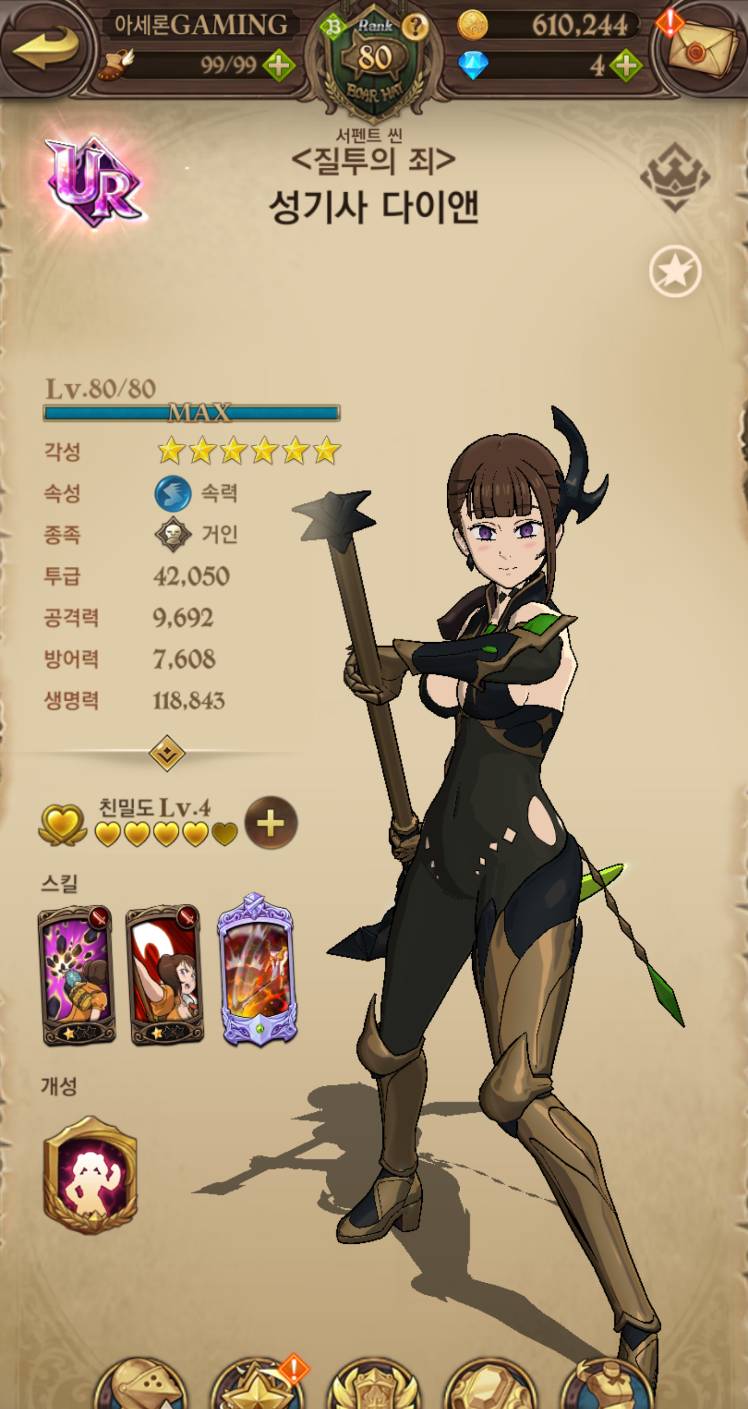This screenshot has height=1409, width=748.
Task: Open the knight helmet menu
Action: [140, 1388]
